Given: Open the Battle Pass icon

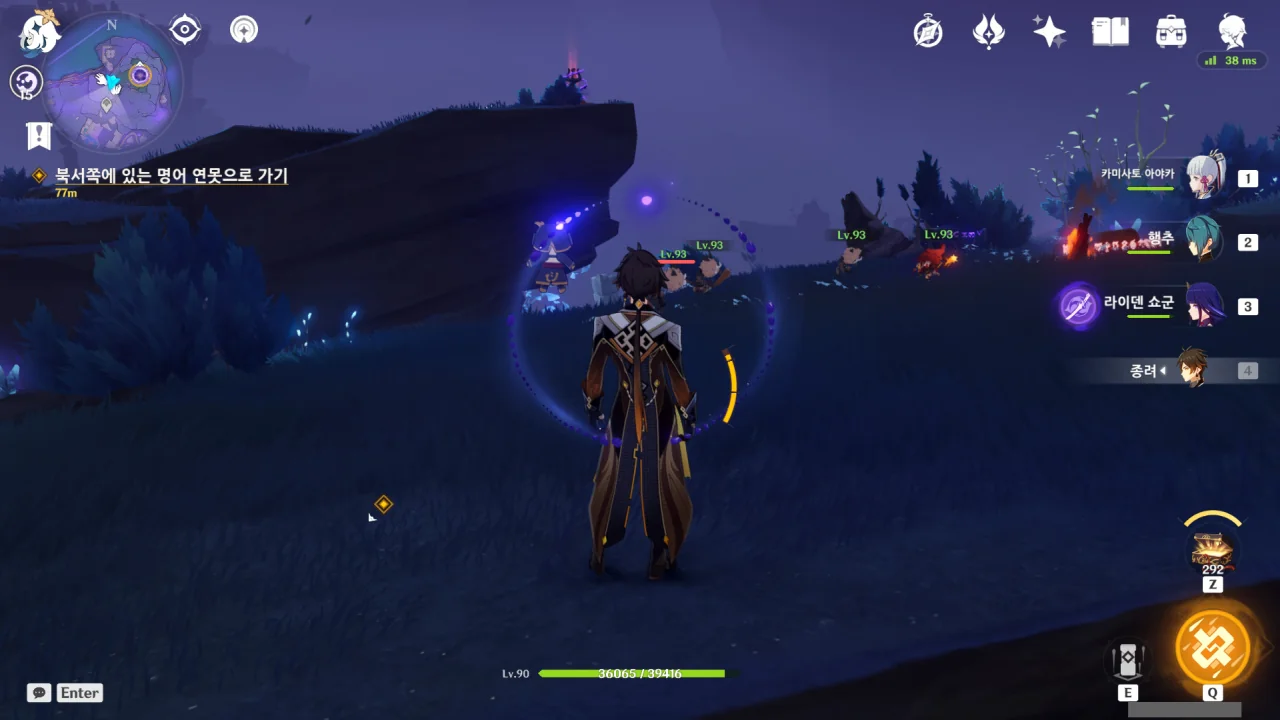Looking at the screenshot, I should [988, 32].
